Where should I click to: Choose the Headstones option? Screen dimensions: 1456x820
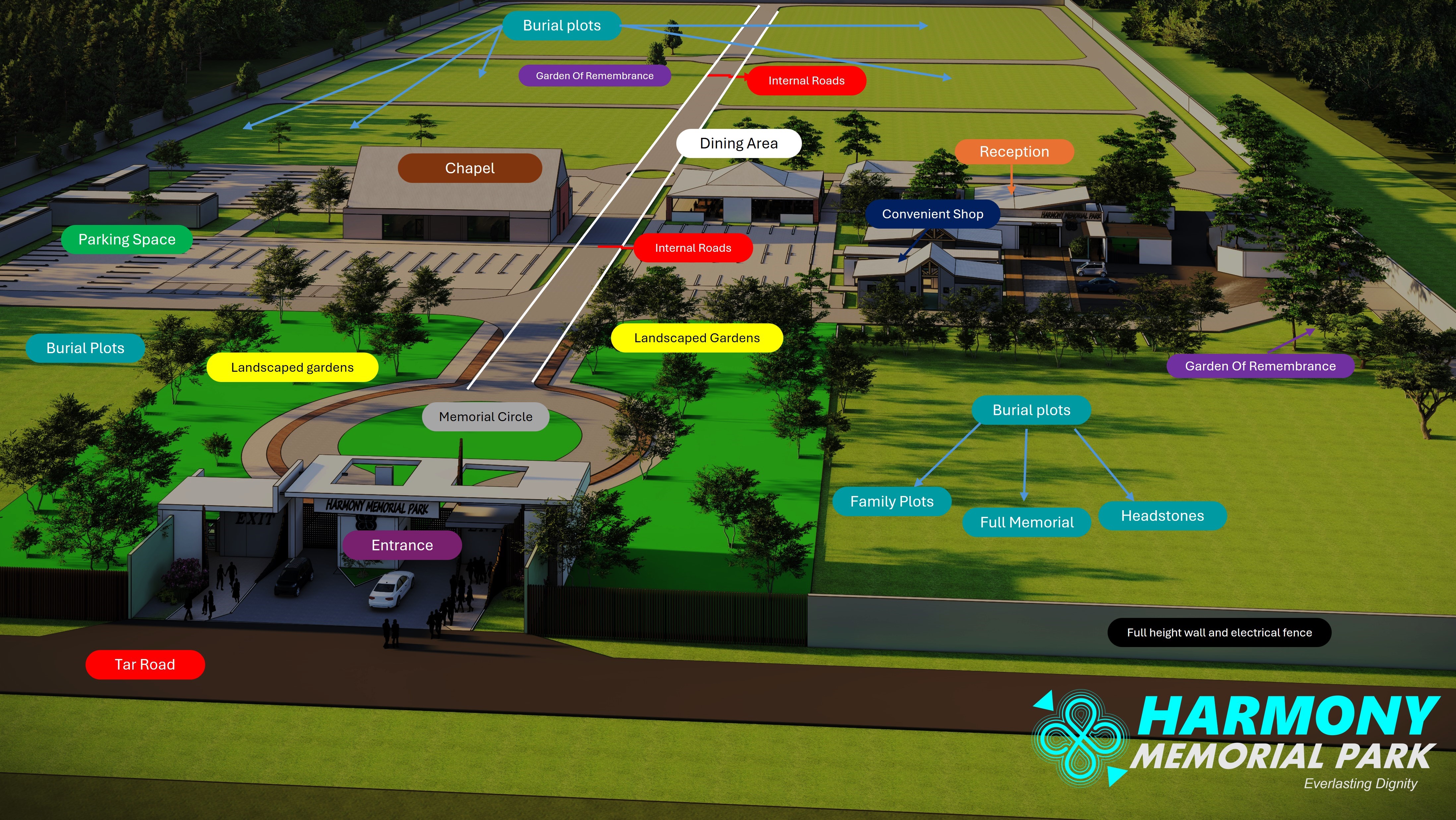[1162, 516]
